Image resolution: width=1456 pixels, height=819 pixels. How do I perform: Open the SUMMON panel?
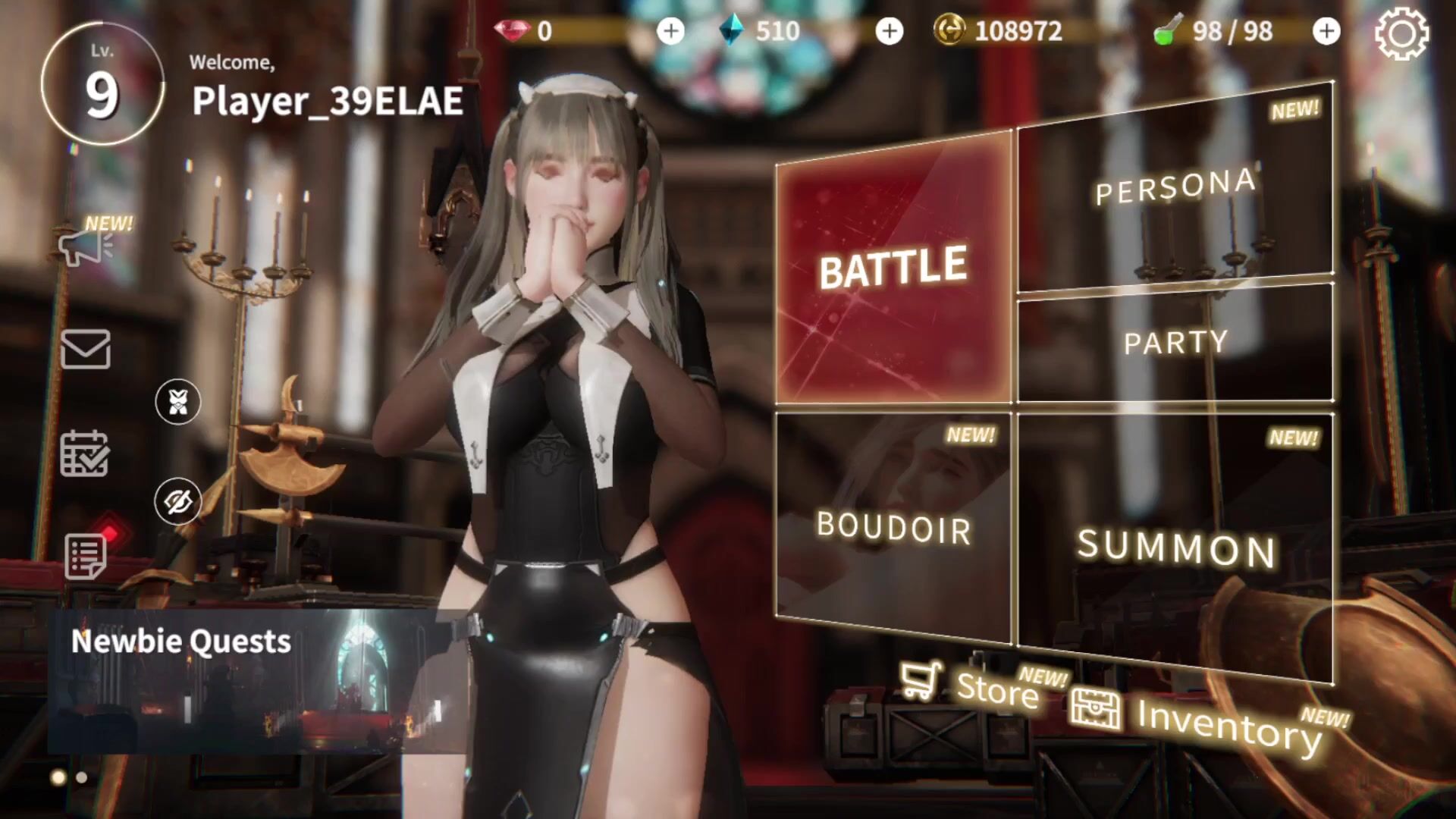[x=1175, y=546]
